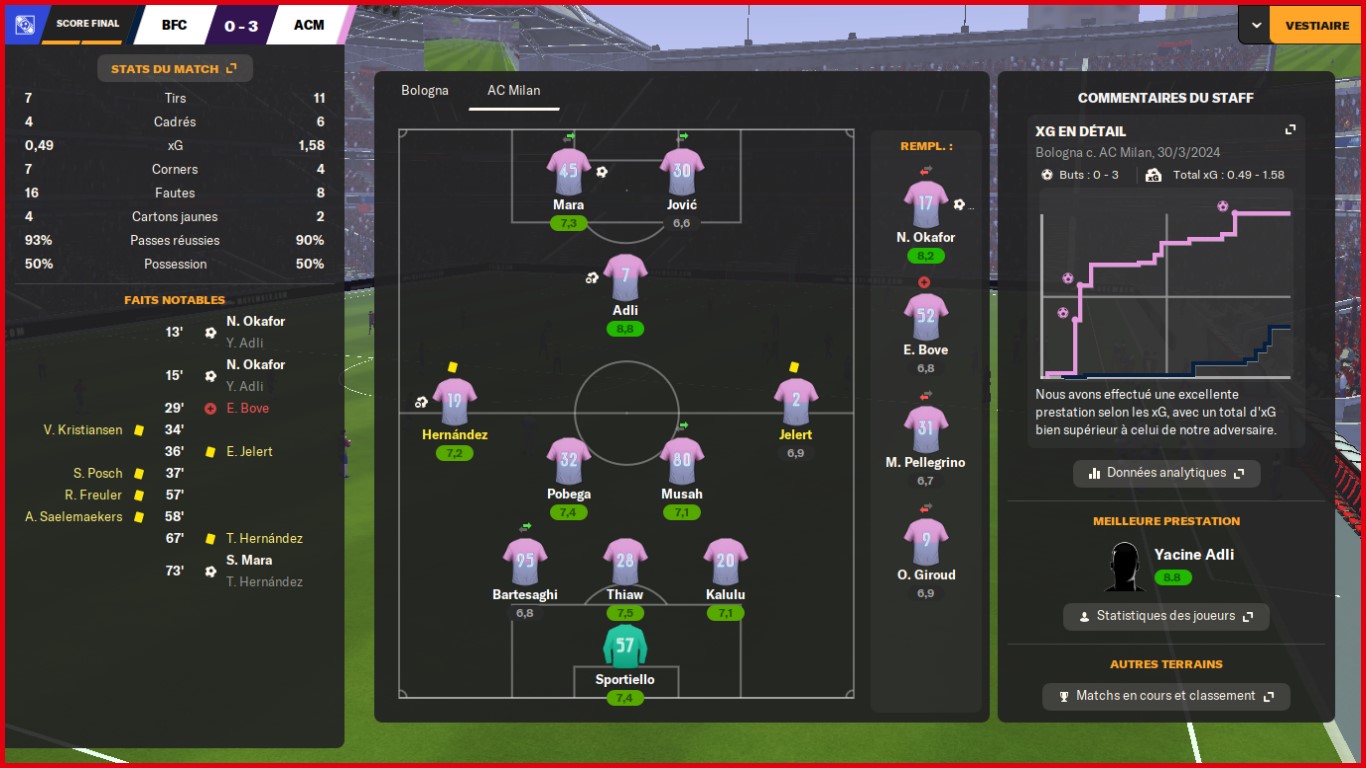
Task: Open Stats du match details
Action: 174,69
